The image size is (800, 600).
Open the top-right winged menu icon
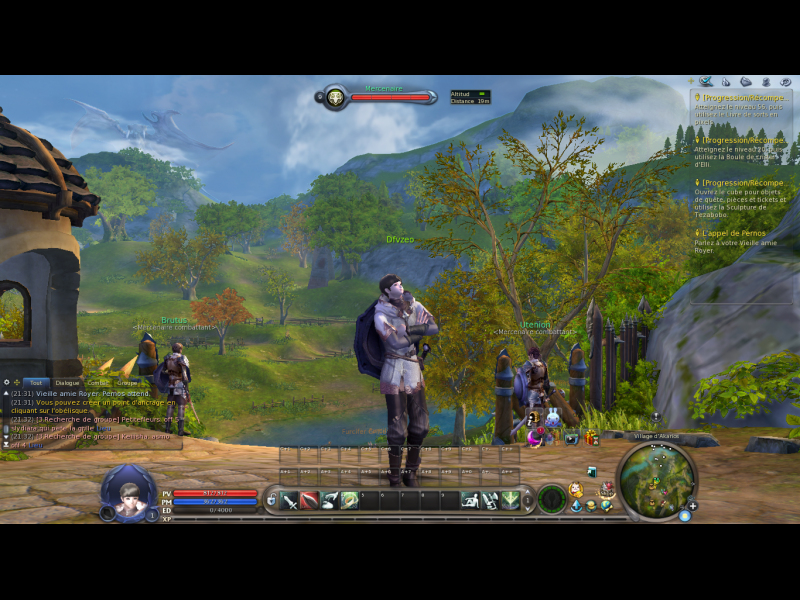706,81
